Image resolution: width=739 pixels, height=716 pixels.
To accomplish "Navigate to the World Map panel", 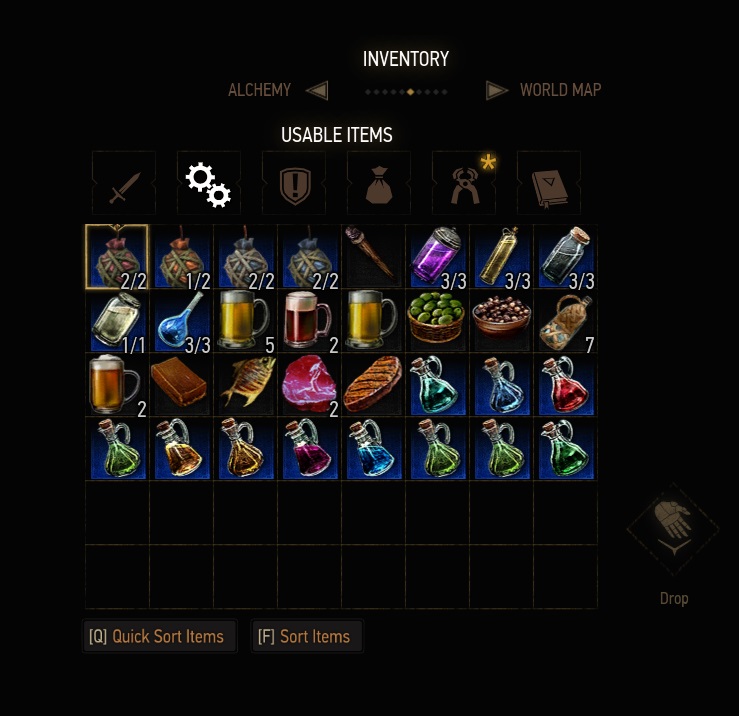I will (x=560, y=90).
